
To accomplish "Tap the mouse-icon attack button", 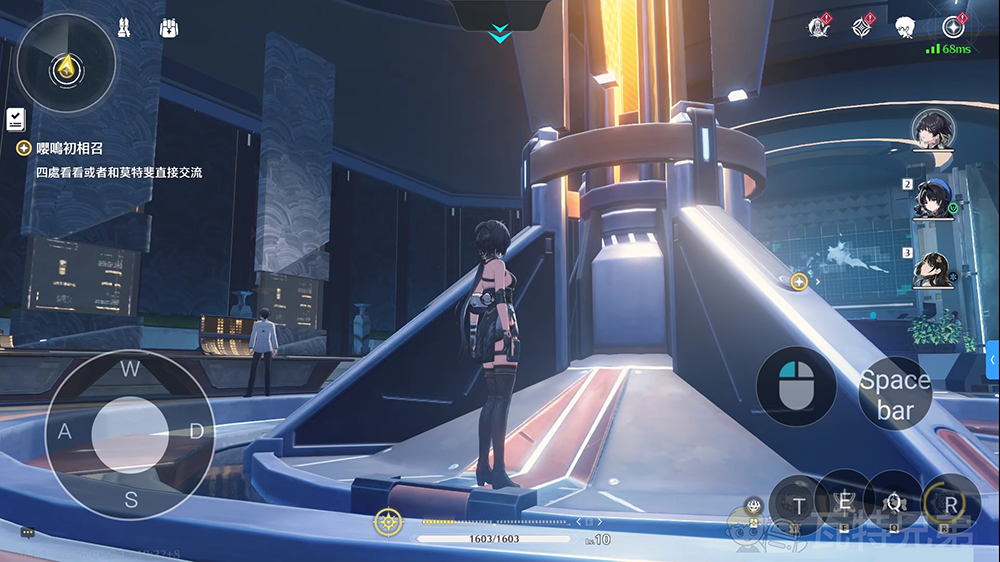I will [796, 387].
